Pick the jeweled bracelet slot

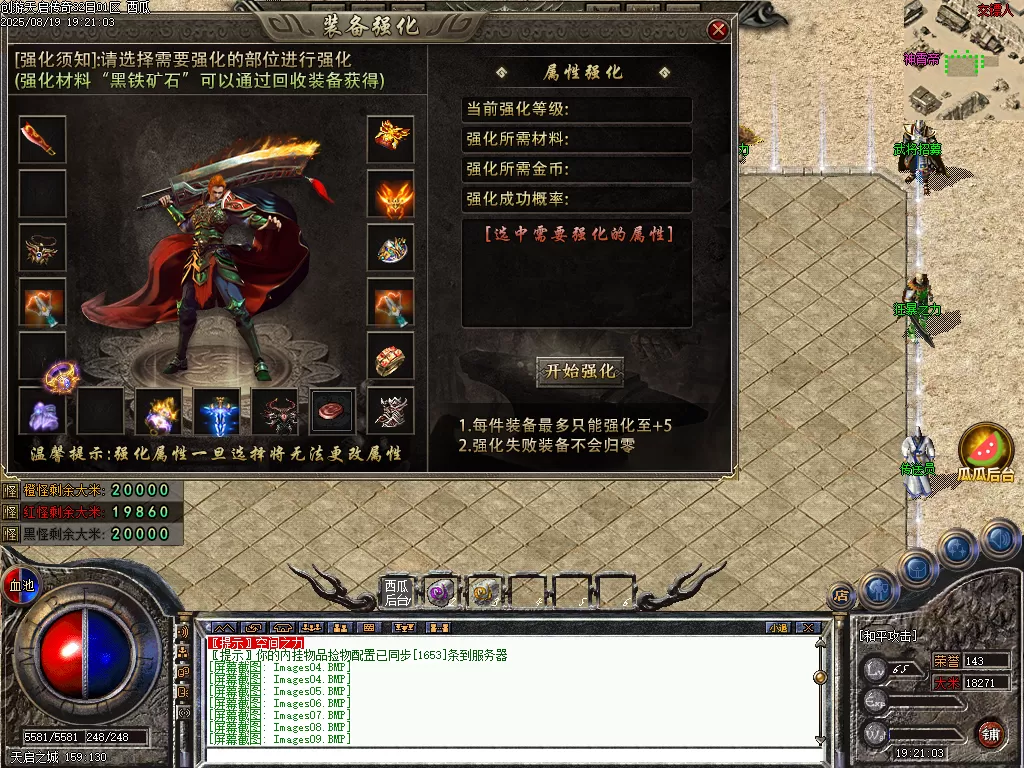click(390, 248)
